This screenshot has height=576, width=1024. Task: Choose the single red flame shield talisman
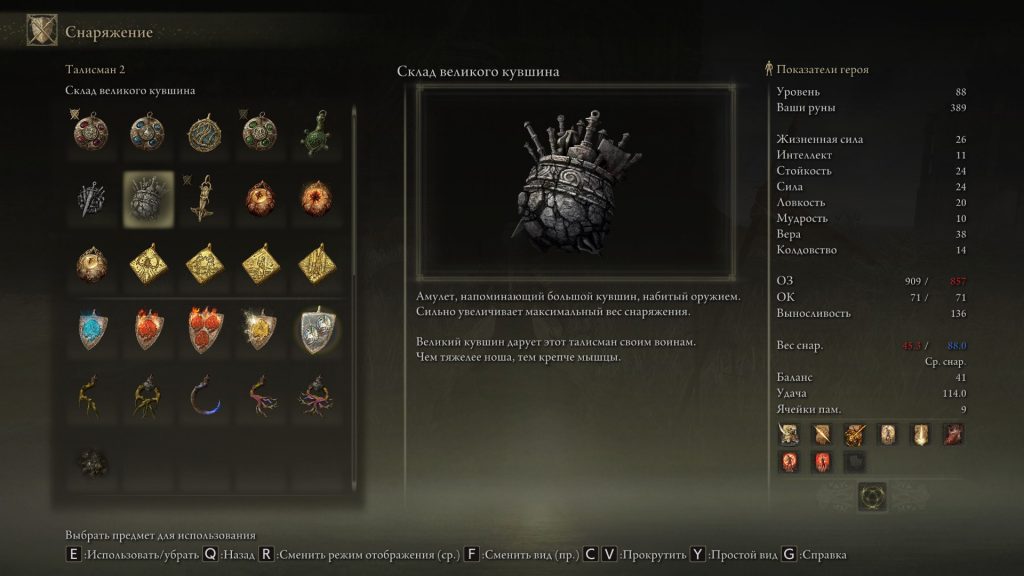147,329
